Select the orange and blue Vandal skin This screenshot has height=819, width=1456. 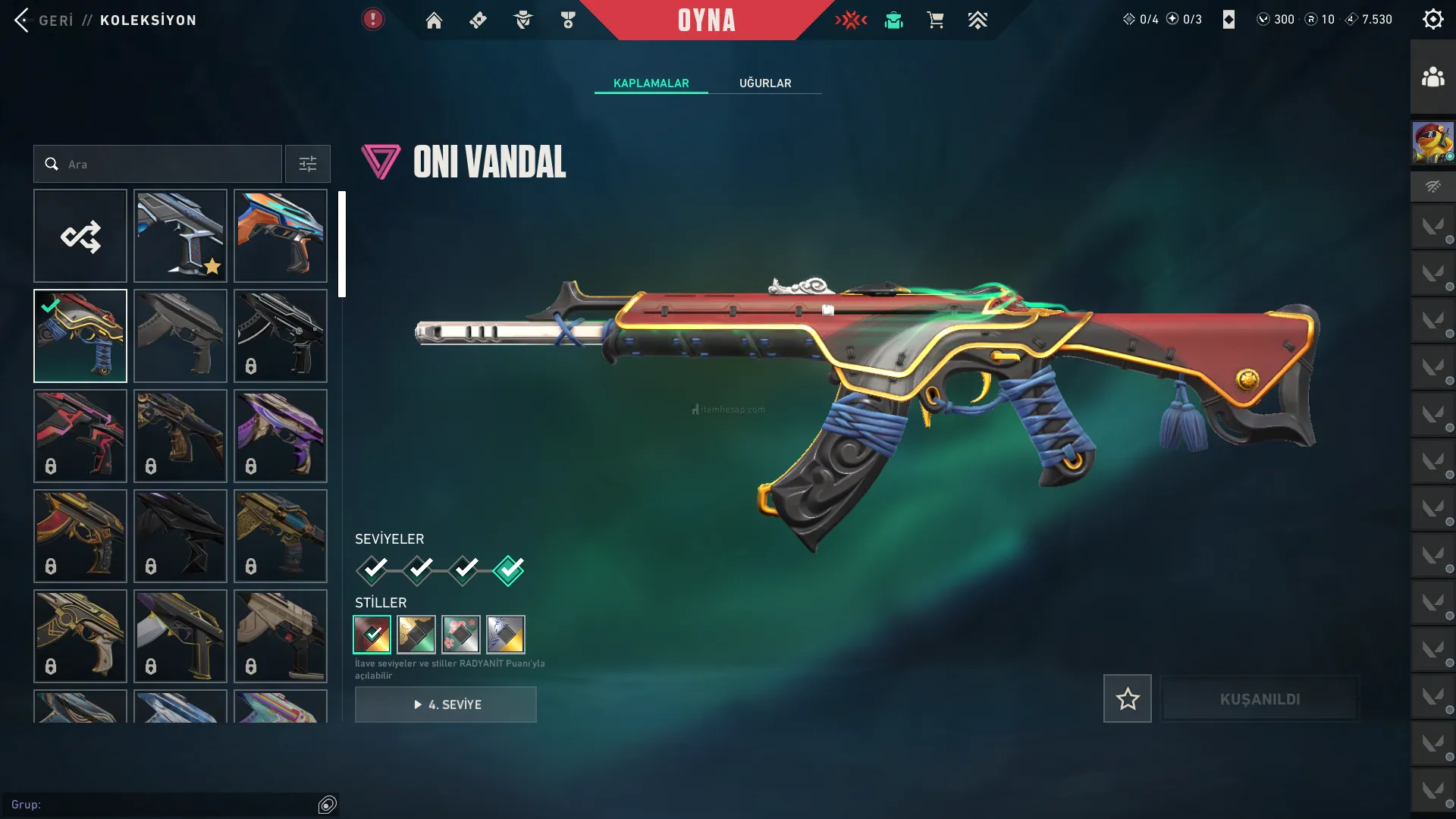click(x=281, y=237)
